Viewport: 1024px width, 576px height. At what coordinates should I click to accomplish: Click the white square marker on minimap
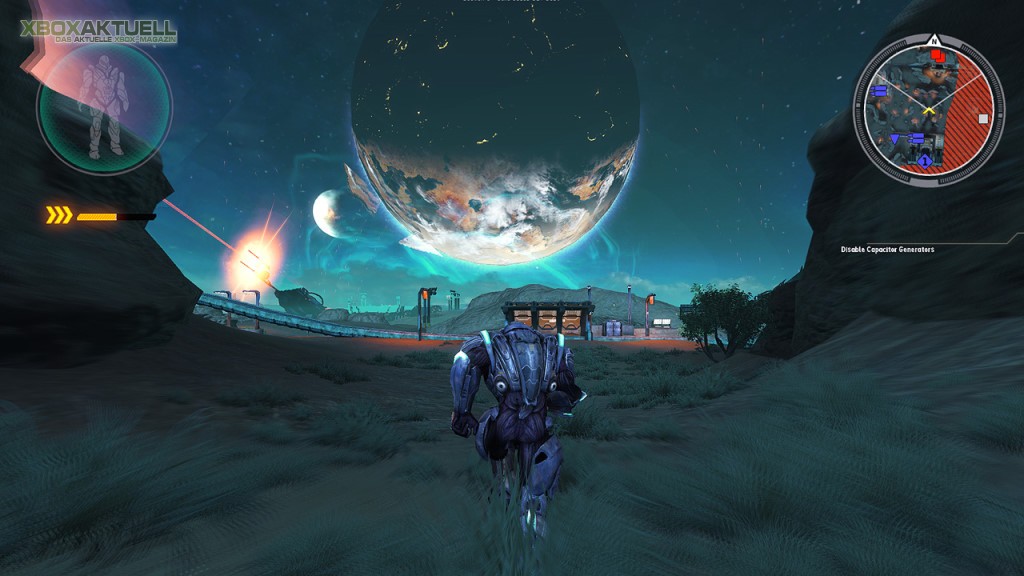983,118
